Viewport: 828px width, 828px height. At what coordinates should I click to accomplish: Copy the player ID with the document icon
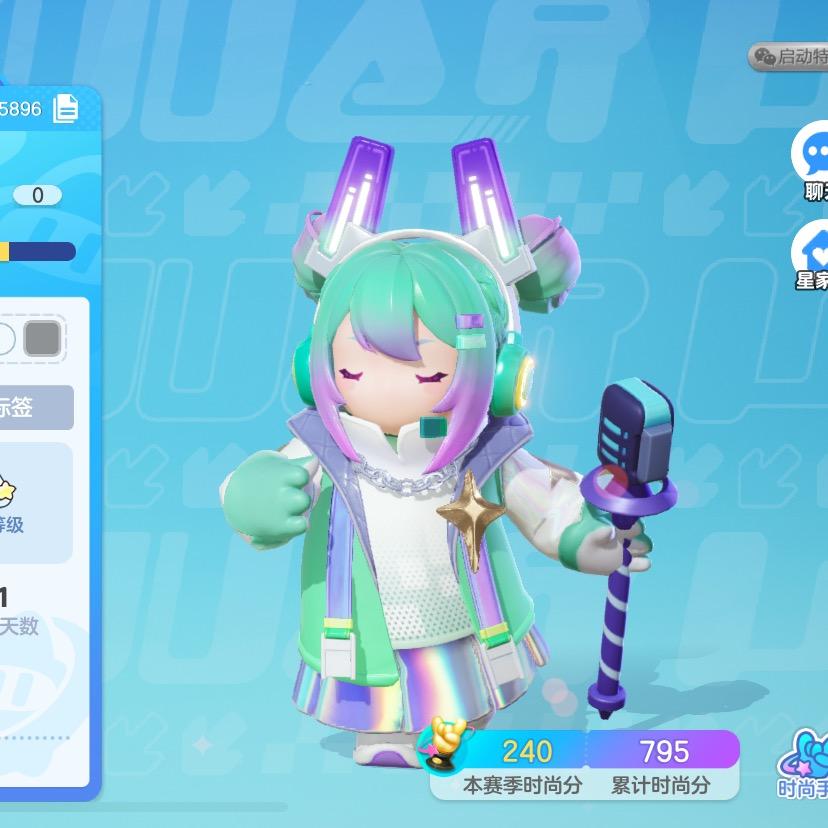66,108
